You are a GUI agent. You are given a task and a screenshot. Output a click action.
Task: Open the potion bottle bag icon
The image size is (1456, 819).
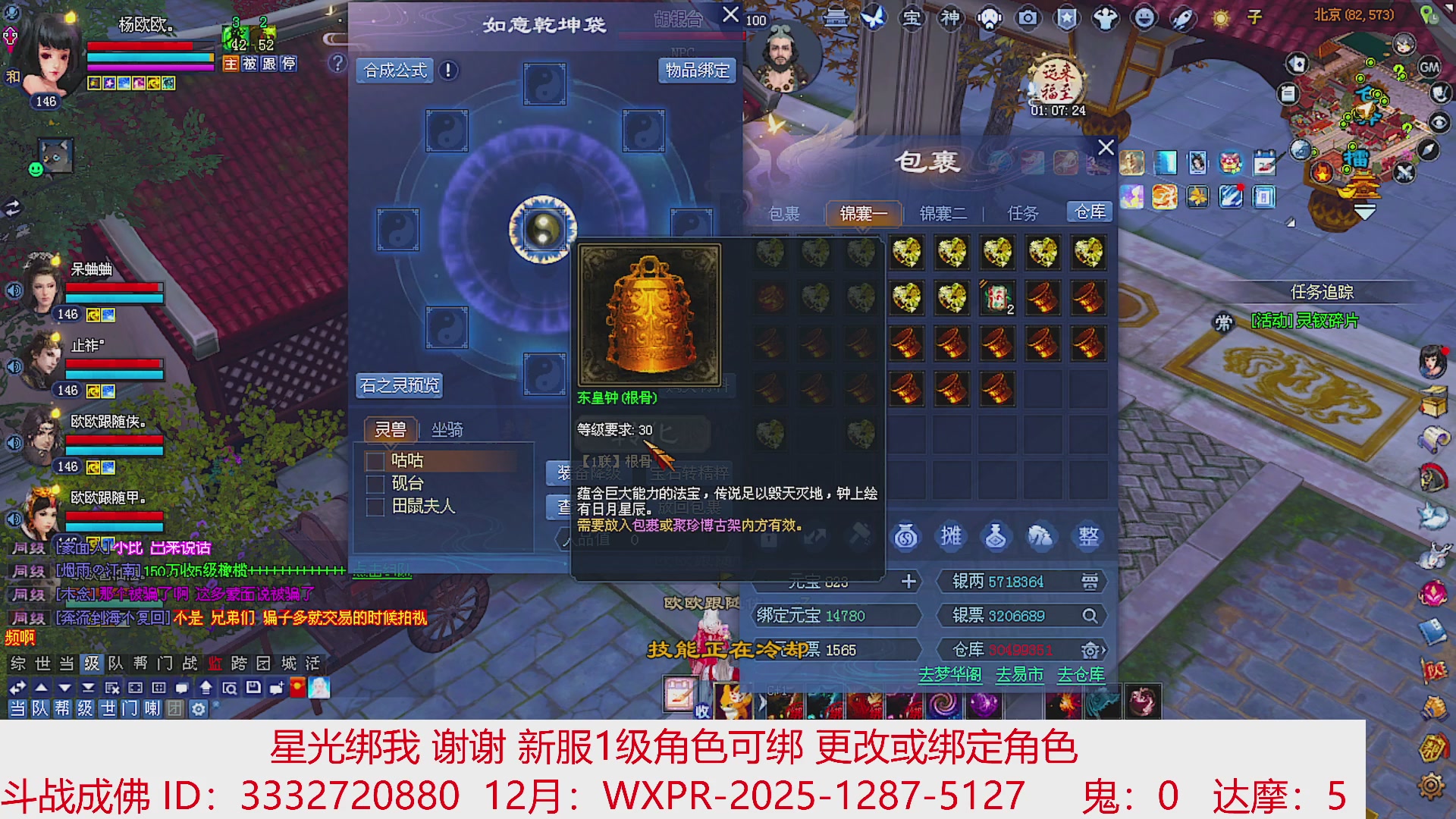997,536
